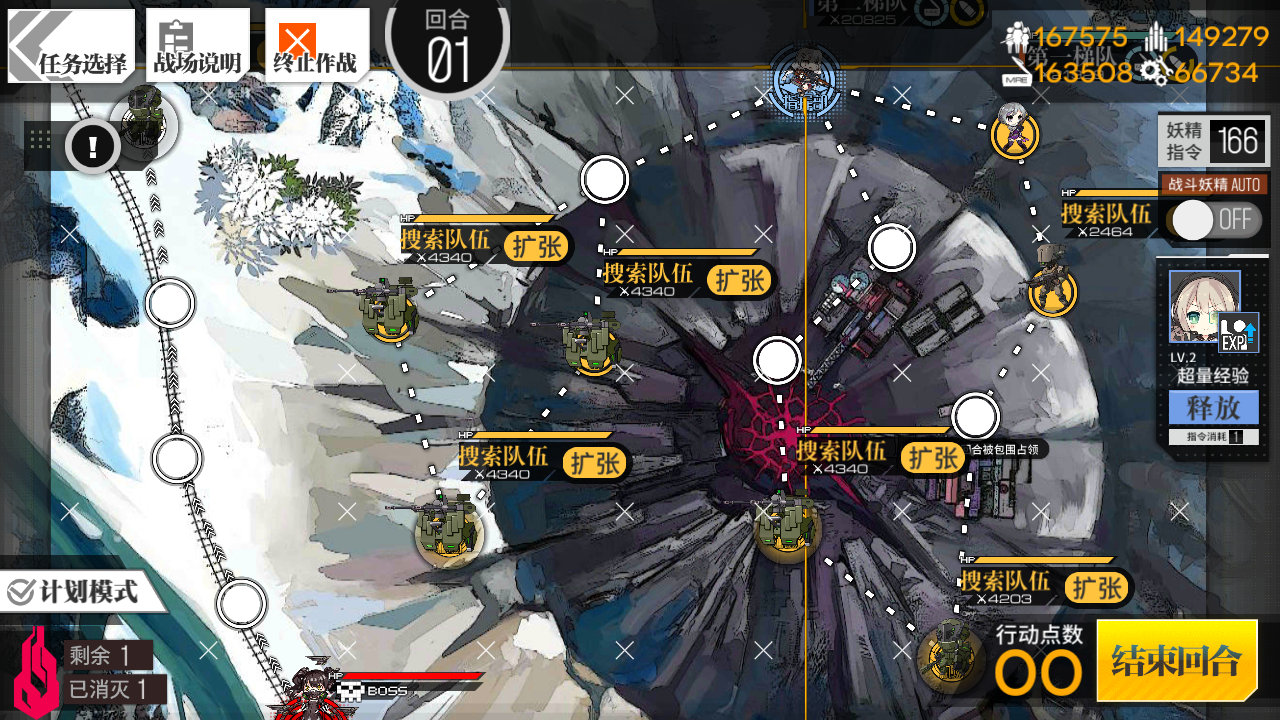Viewport: 1280px width, 720px height.
Task: Click the exclamation mark alert icon
Action: (93, 148)
